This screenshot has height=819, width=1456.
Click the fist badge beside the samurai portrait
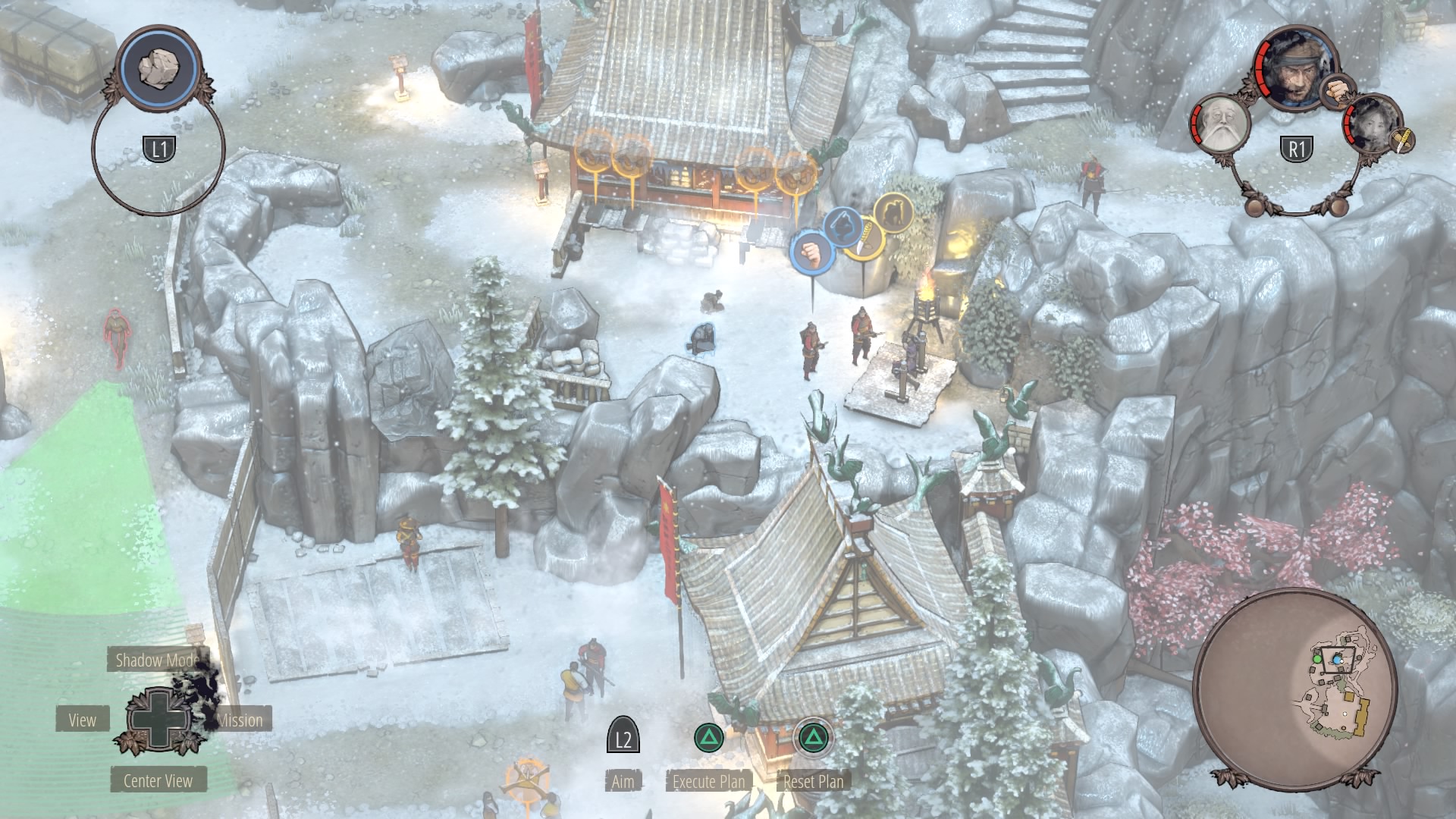pyautogui.click(x=1338, y=91)
